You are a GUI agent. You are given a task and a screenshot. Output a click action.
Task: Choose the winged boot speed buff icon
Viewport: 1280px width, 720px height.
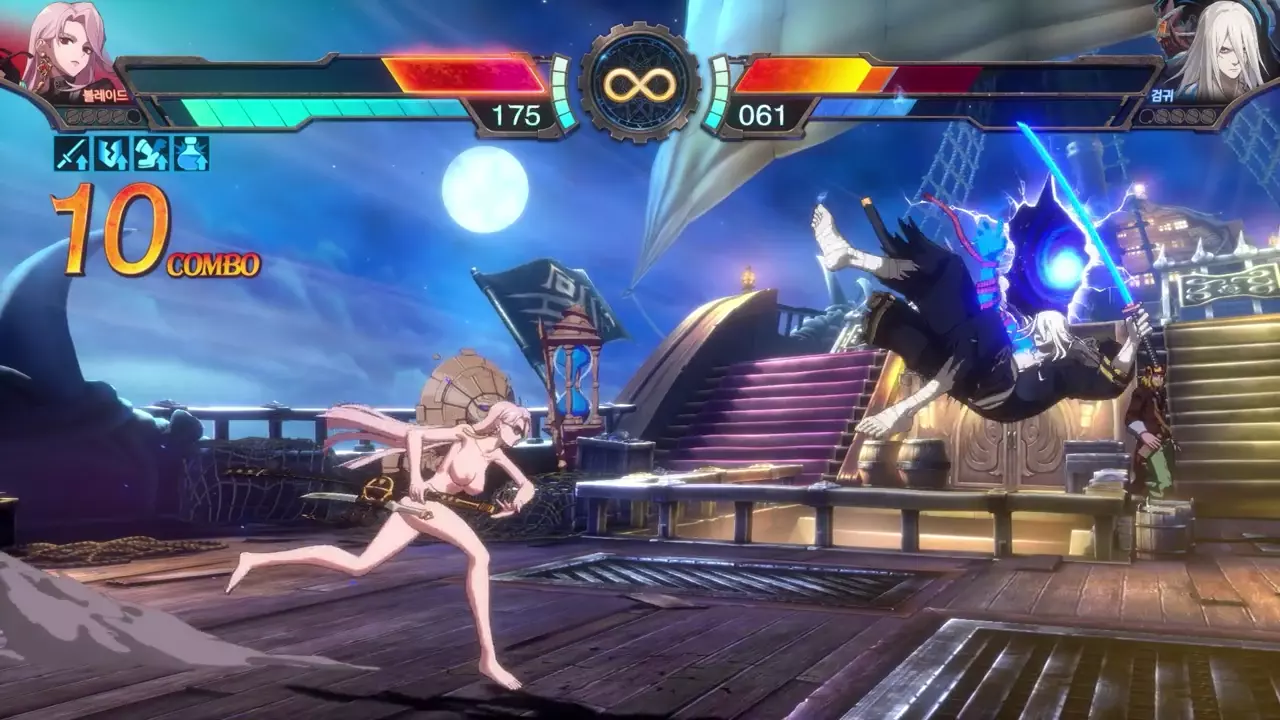pyautogui.click(x=151, y=153)
